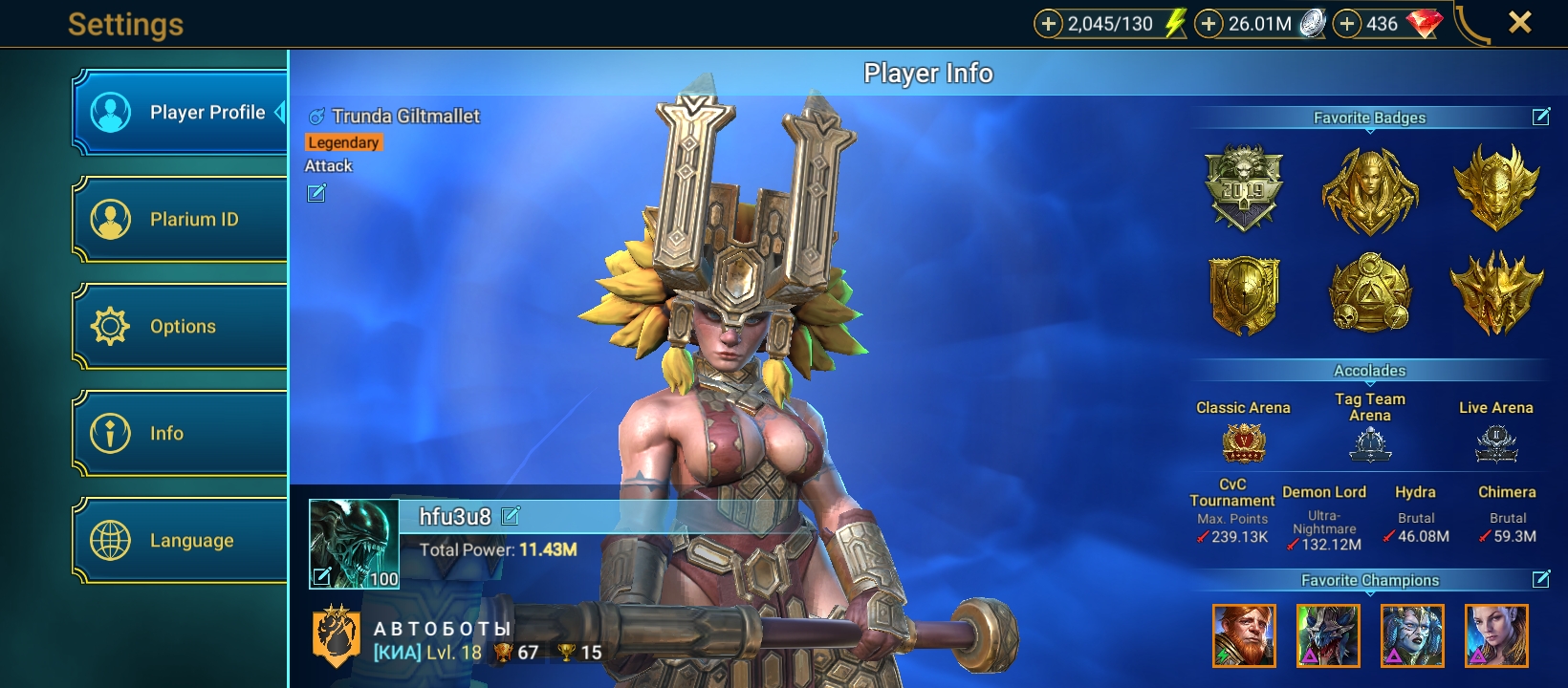Select the Language settings tab

182,541
